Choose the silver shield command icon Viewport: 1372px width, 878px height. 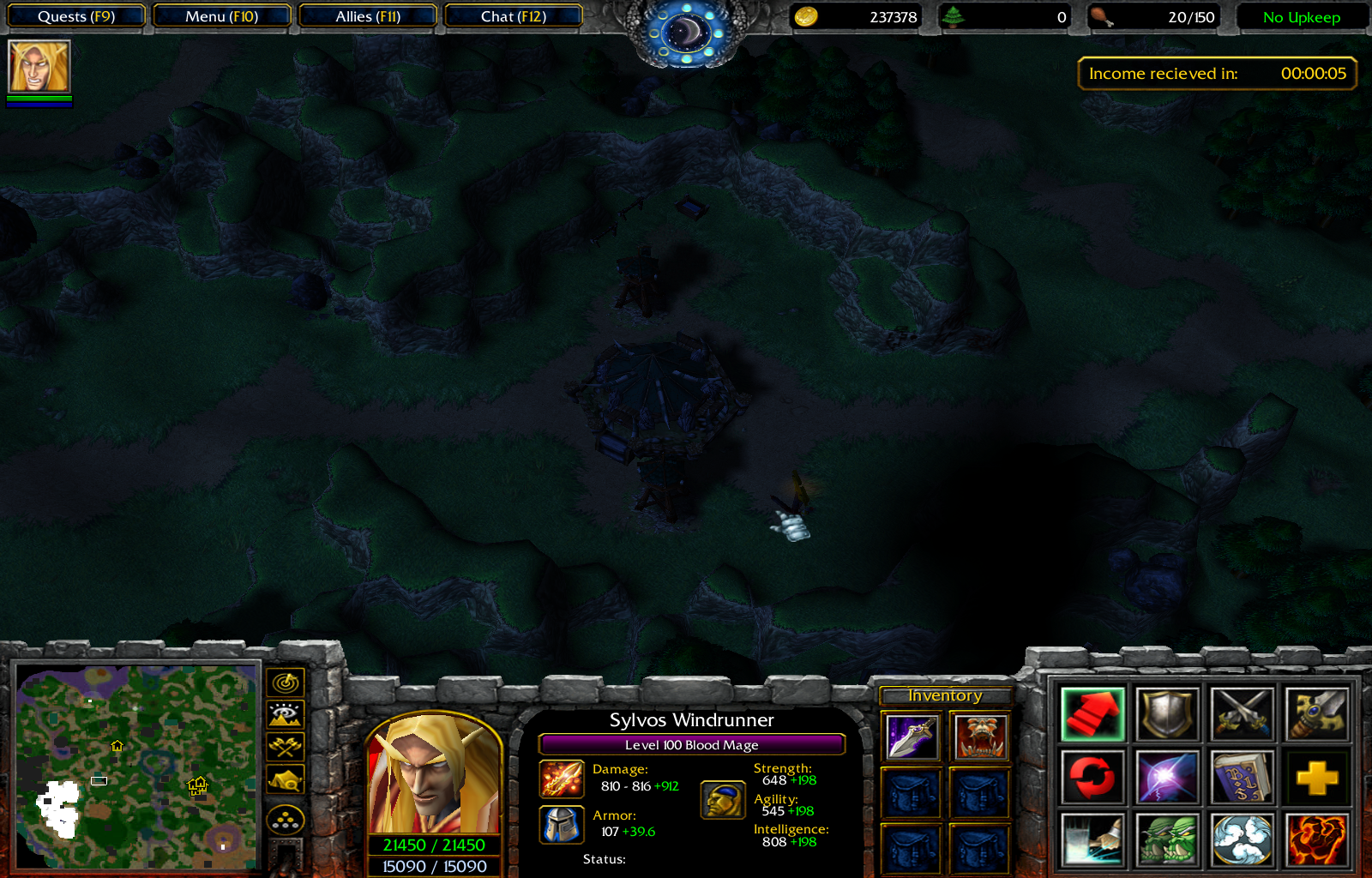[1166, 713]
